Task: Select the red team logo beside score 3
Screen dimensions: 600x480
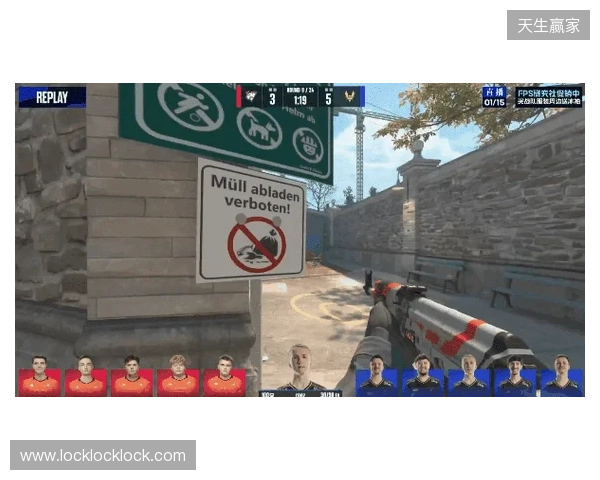Action: coord(251,97)
